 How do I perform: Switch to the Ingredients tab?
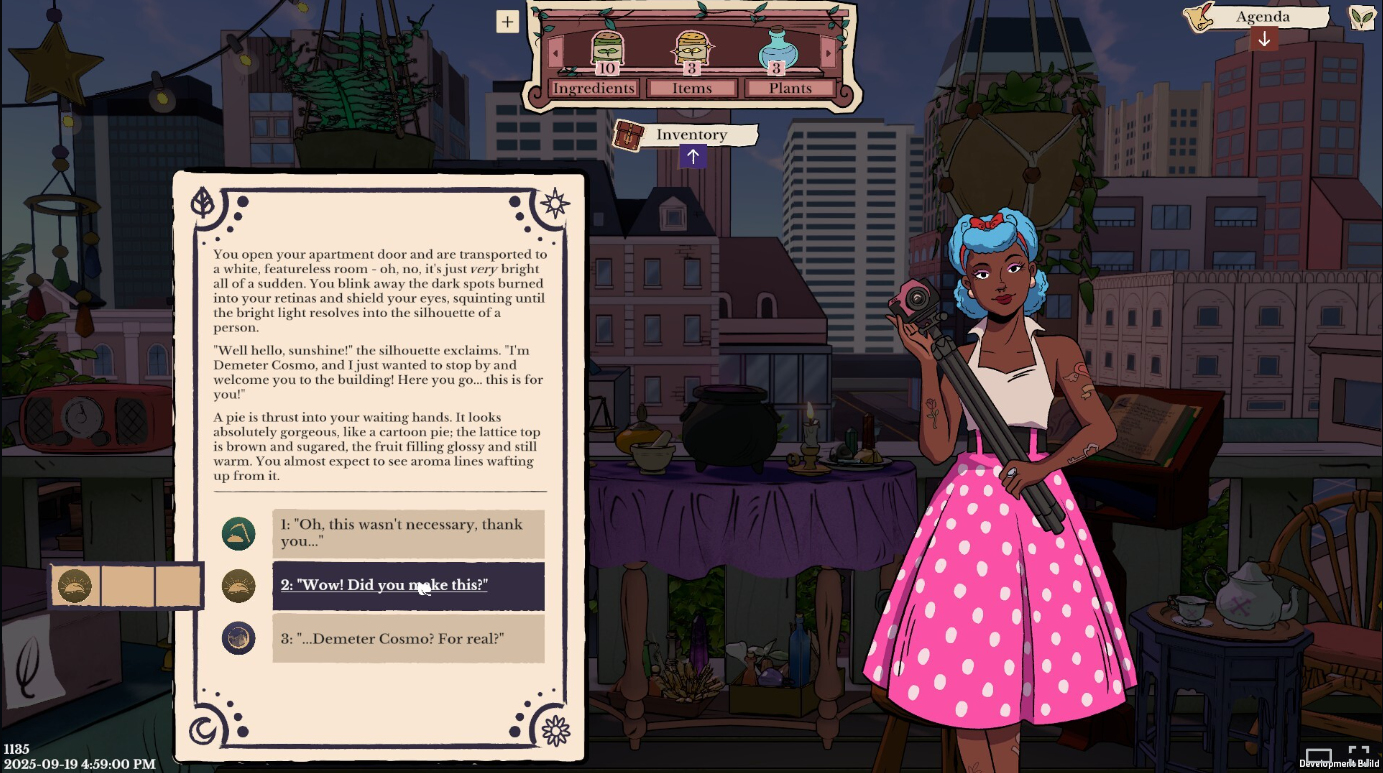coord(594,88)
